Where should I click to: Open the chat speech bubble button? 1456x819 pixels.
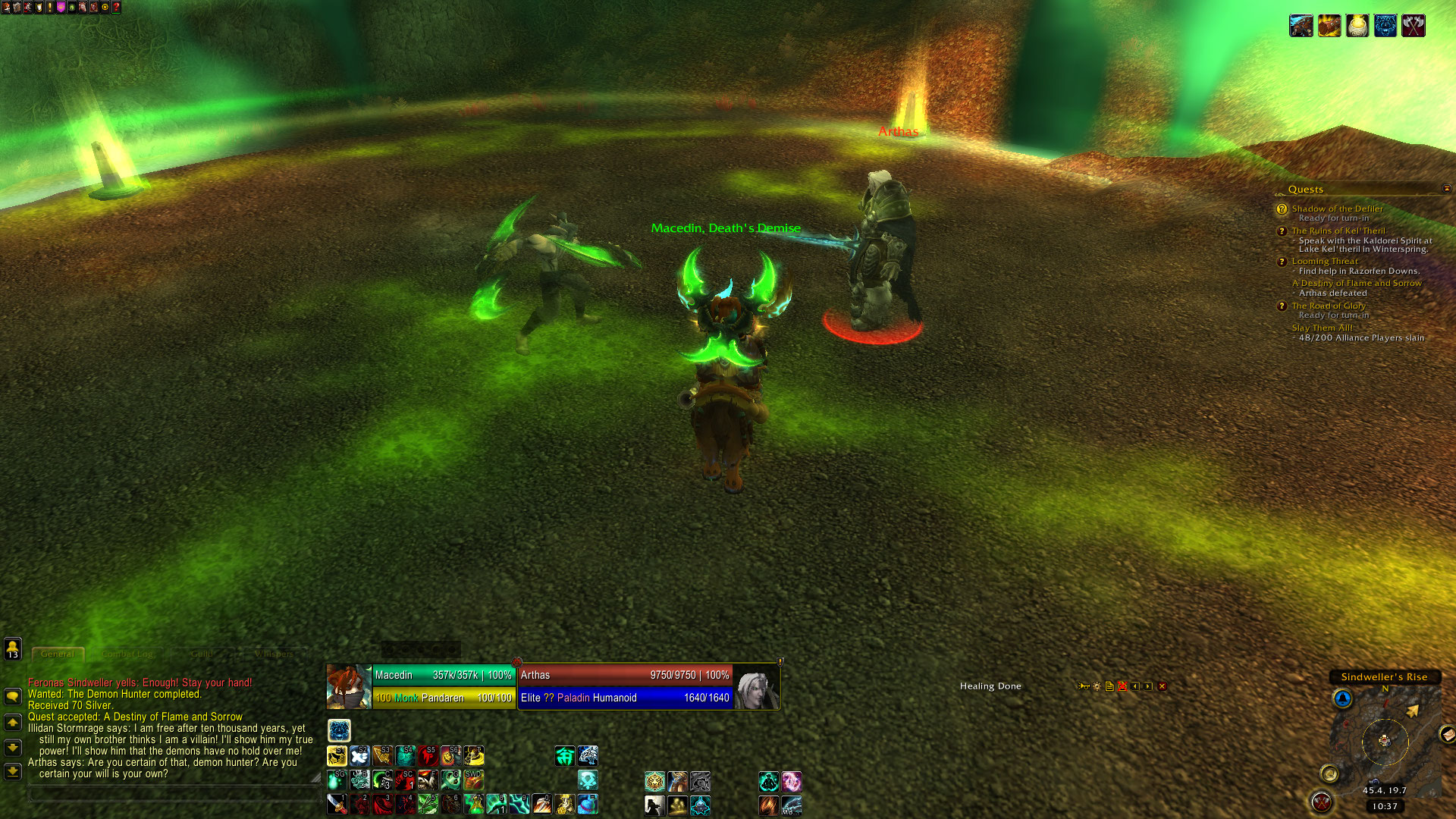[13, 696]
